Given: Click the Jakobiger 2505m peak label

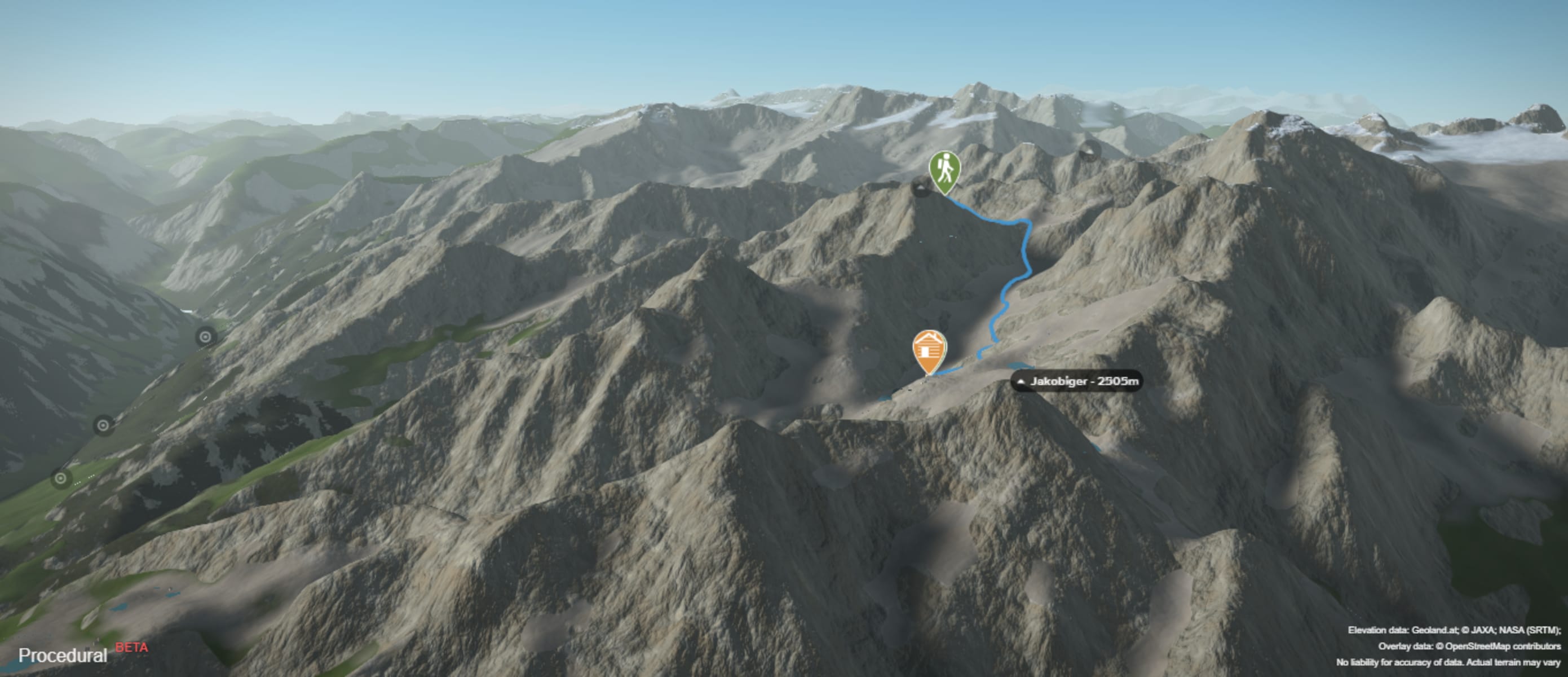Looking at the screenshot, I should (1076, 381).
